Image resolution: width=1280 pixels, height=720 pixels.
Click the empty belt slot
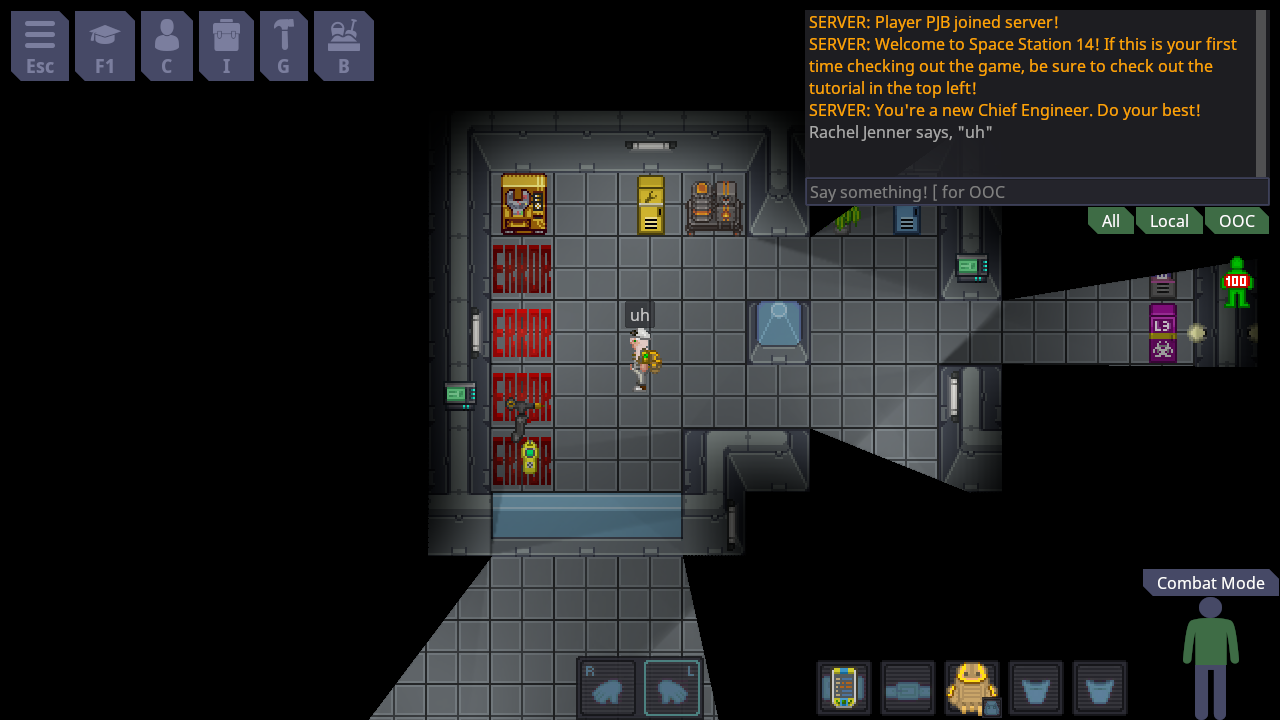coord(908,688)
